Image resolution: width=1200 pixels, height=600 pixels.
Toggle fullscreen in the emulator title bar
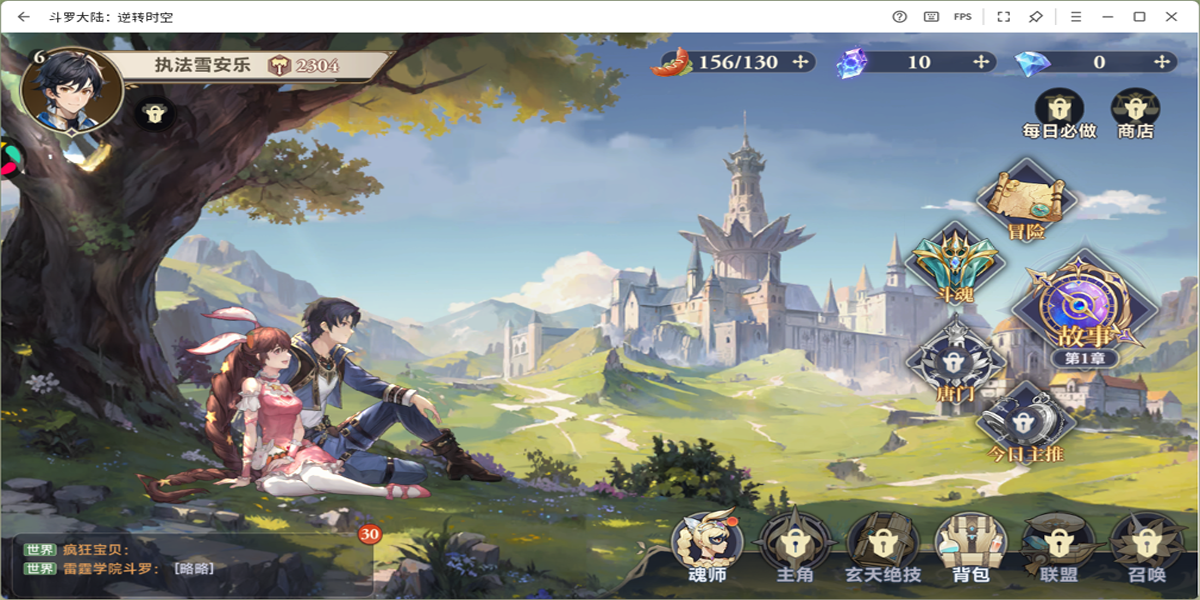1003,16
